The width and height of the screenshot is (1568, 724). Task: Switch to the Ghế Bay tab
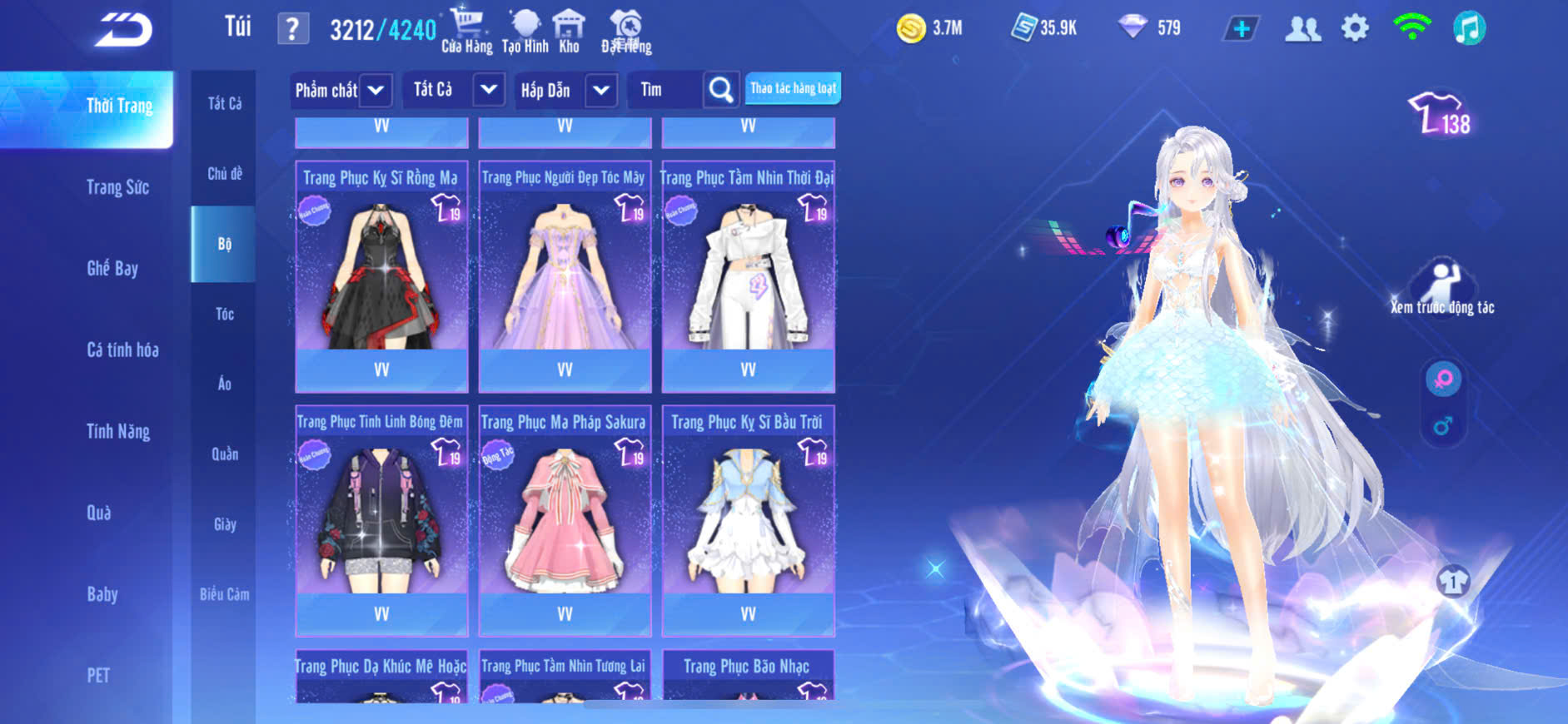[112, 268]
